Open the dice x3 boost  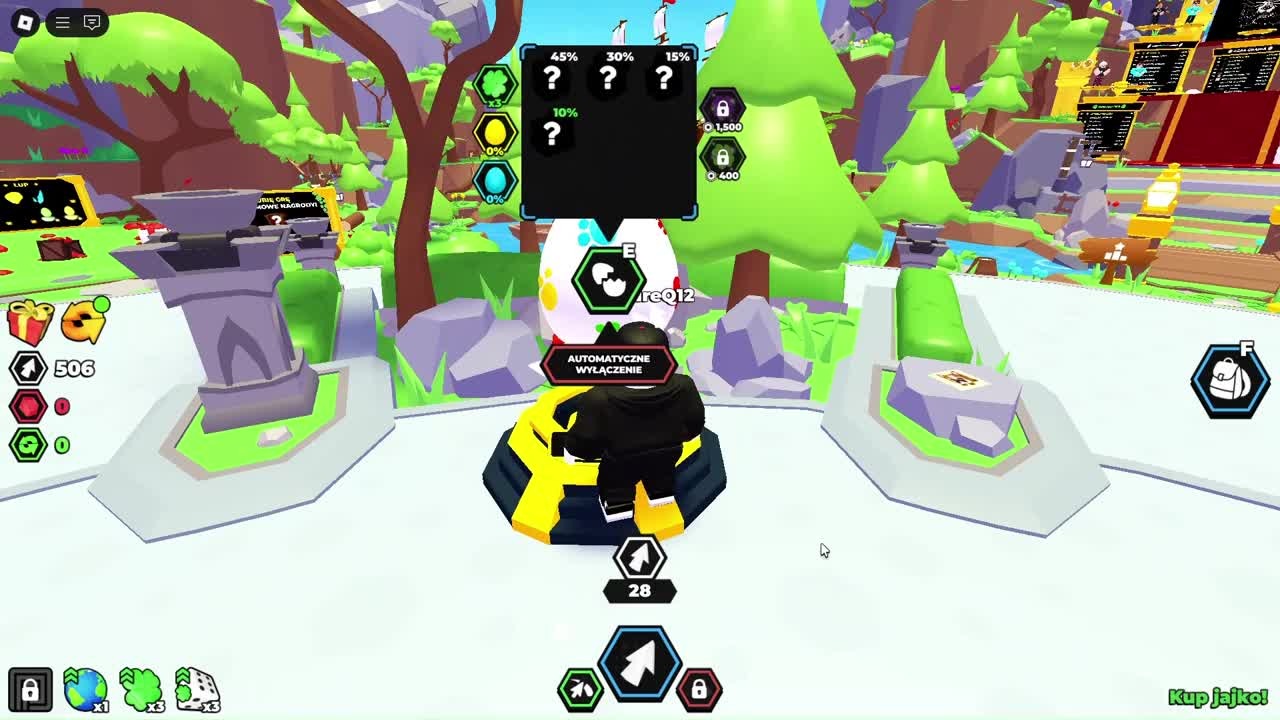(x=198, y=690)
